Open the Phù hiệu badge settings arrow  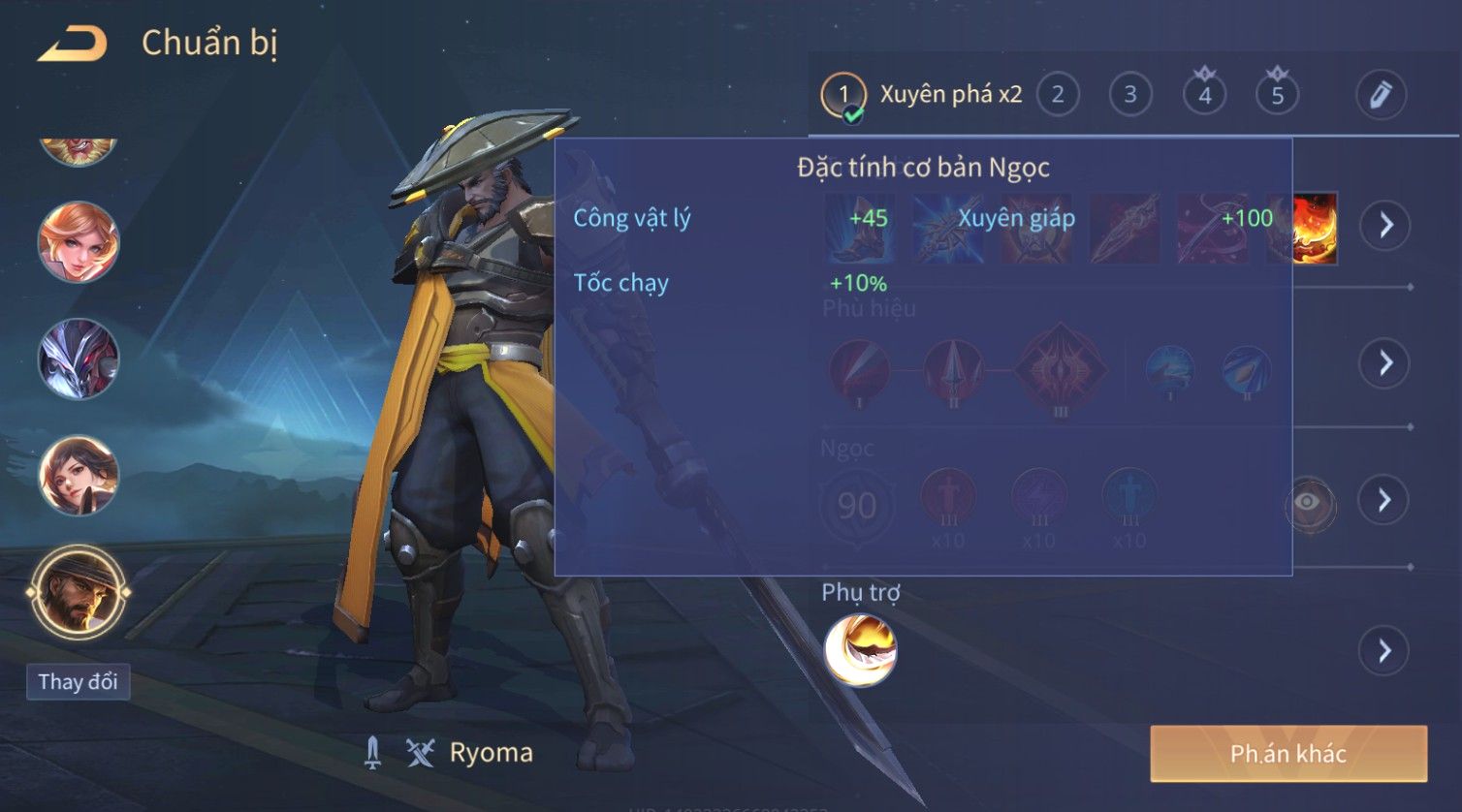1385,363
